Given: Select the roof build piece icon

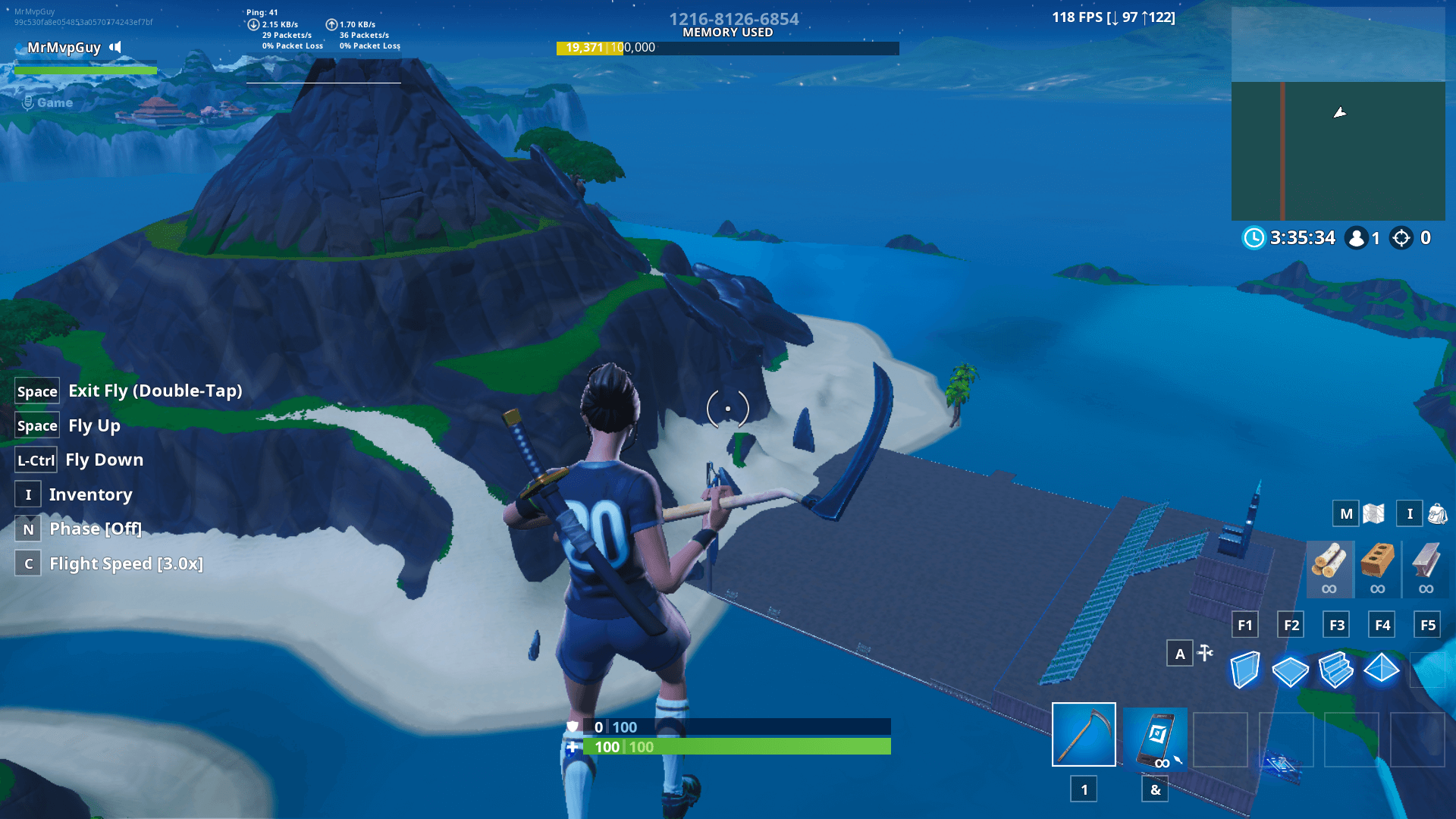Looking at the screenshot, I should [1381, 670].
